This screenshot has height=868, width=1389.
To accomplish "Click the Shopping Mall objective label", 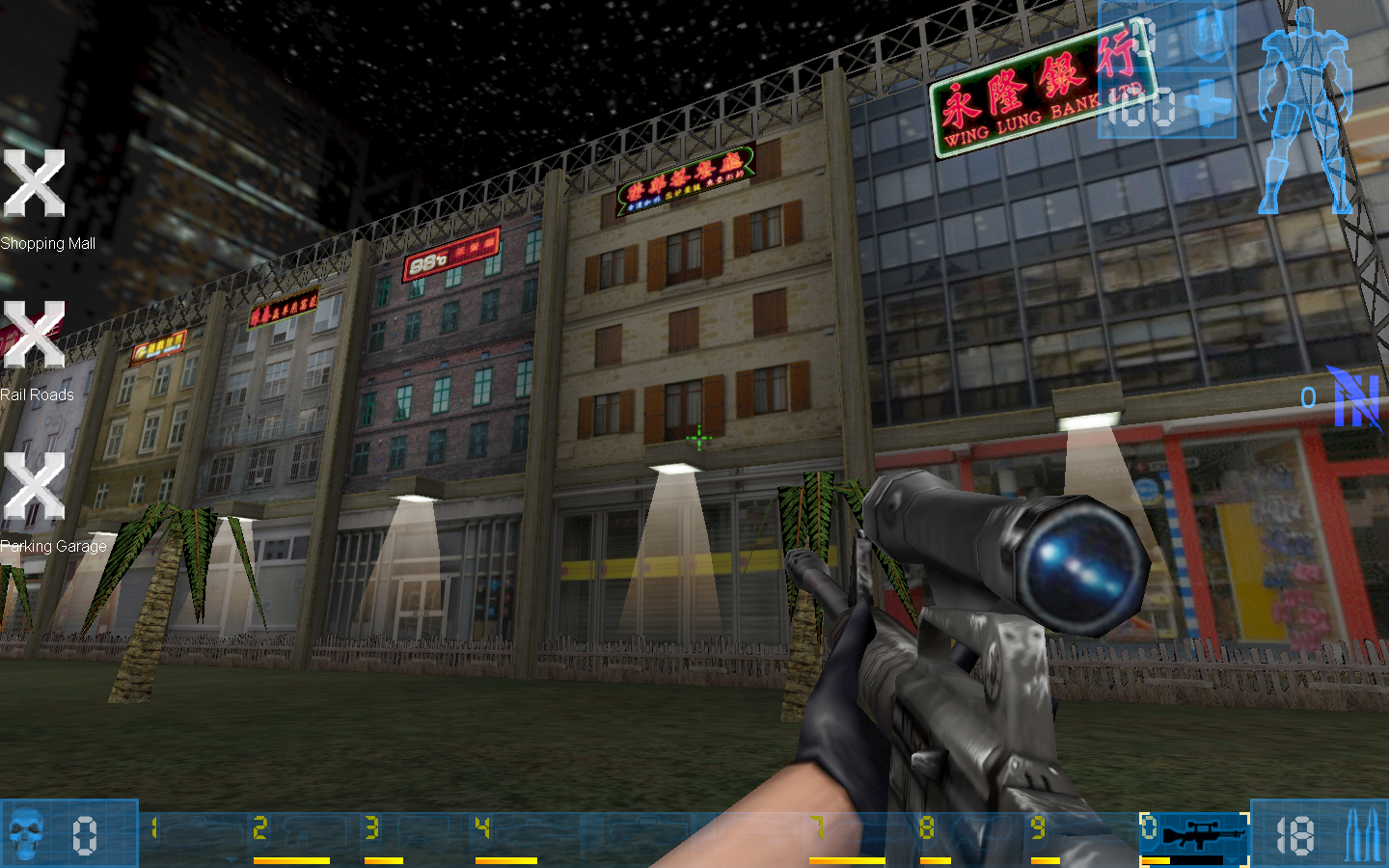I will [x=47, y=243].
